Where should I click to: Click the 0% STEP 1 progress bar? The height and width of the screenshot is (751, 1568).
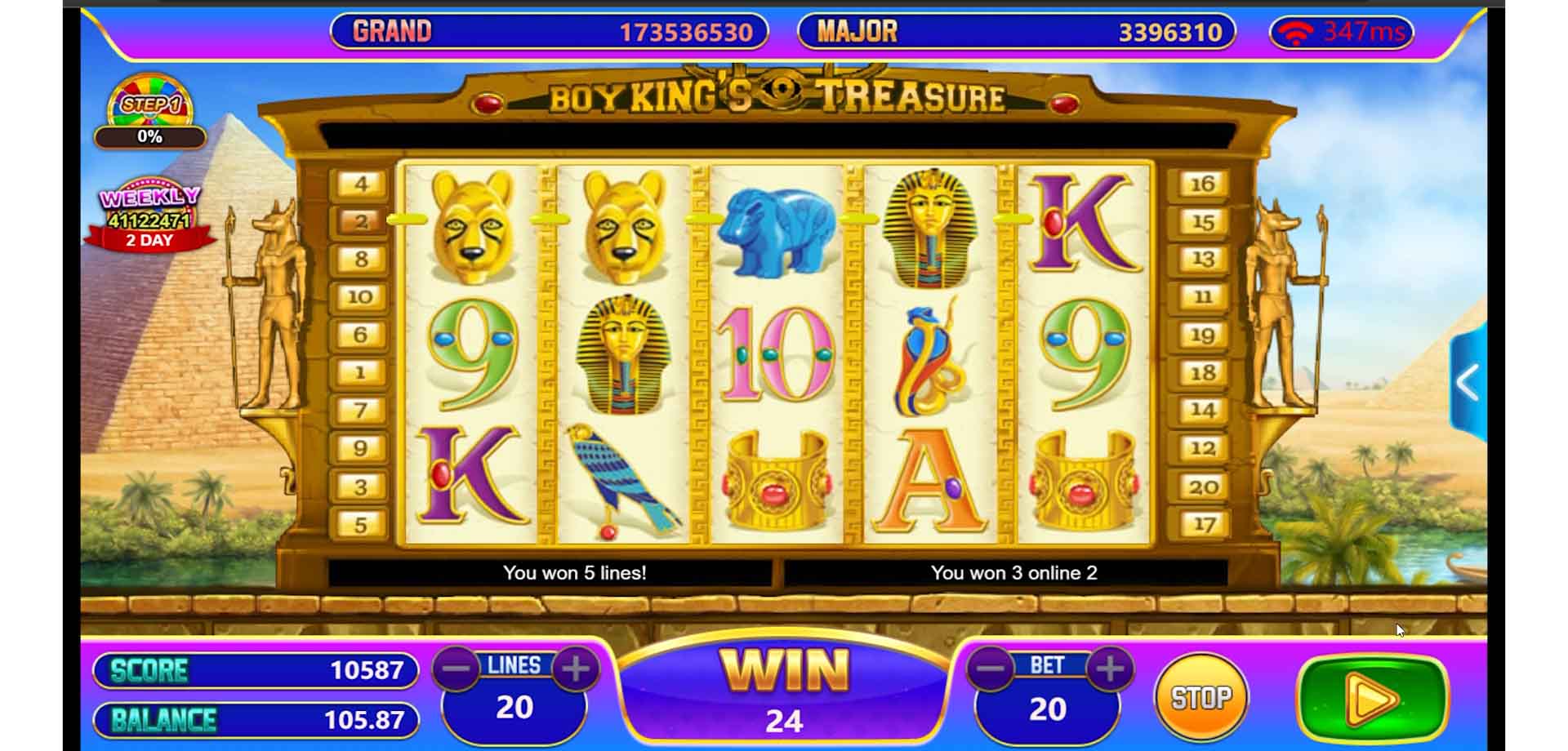pos(149,137)
